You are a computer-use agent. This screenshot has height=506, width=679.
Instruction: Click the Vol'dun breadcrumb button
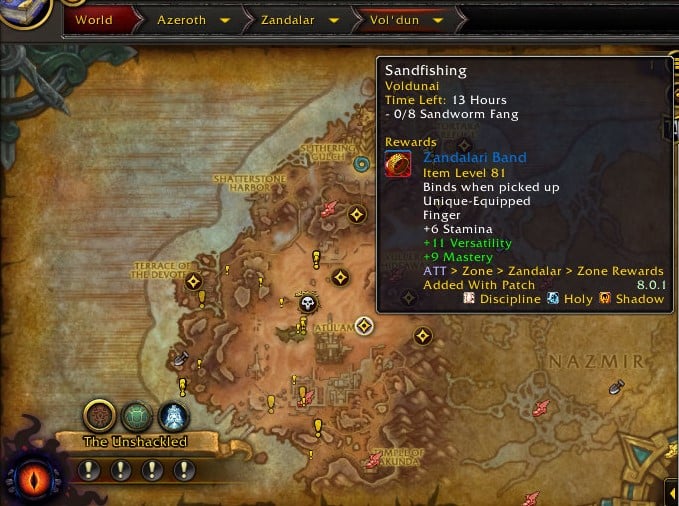[395, 19]
